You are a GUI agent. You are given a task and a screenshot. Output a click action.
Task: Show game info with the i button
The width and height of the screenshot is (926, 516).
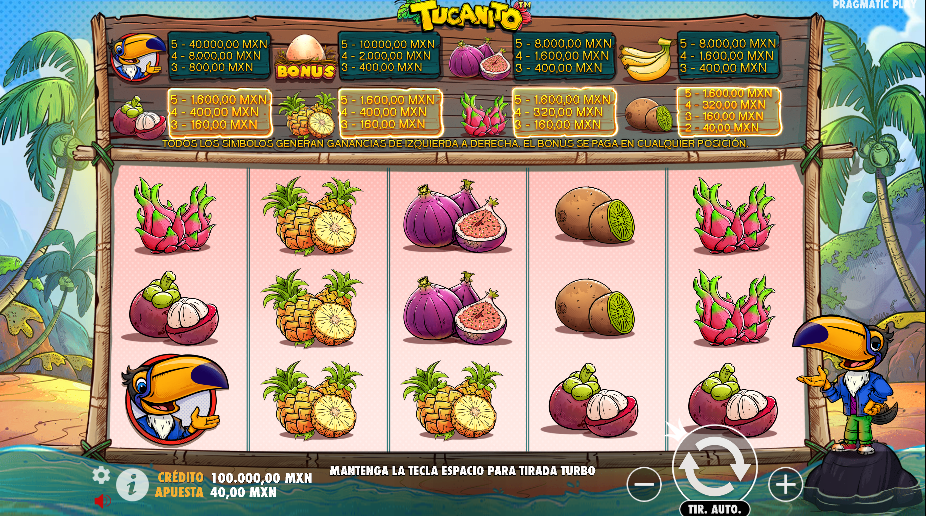tap(132, 485)
